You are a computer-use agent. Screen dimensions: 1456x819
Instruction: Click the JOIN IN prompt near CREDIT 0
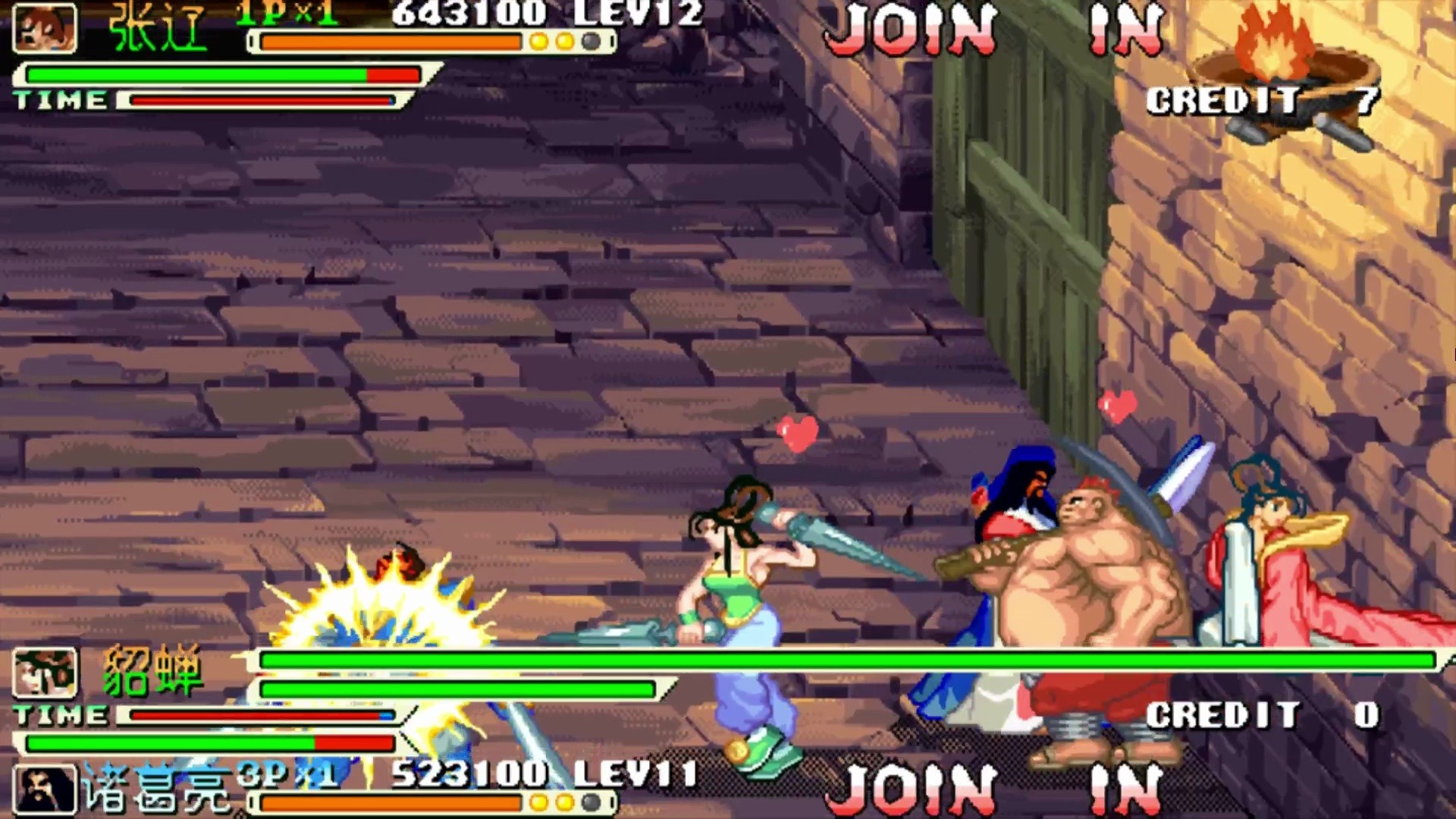click(993, 789)
